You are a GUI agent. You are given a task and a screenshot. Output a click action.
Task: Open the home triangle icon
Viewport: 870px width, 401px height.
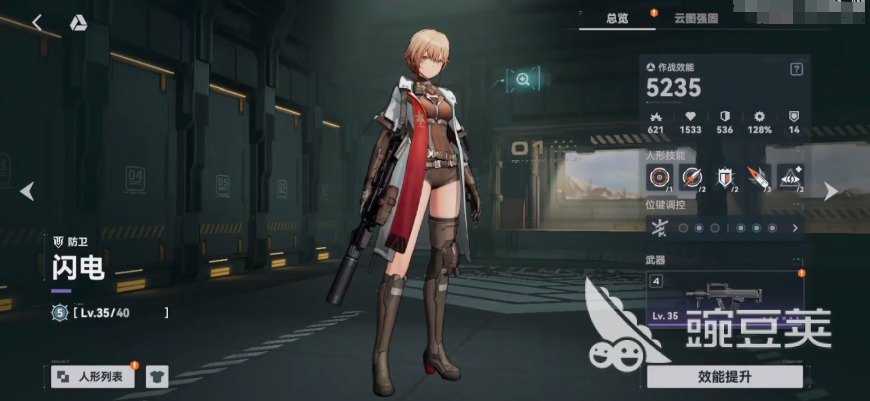click(78, 22)
